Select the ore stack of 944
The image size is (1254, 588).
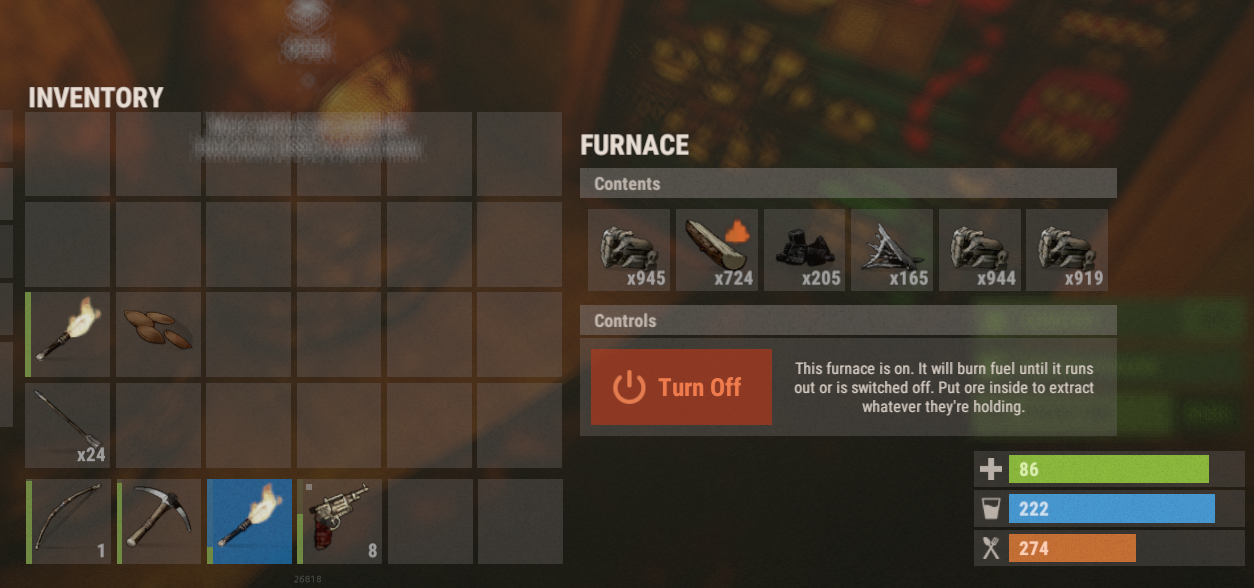coord(980,250)
